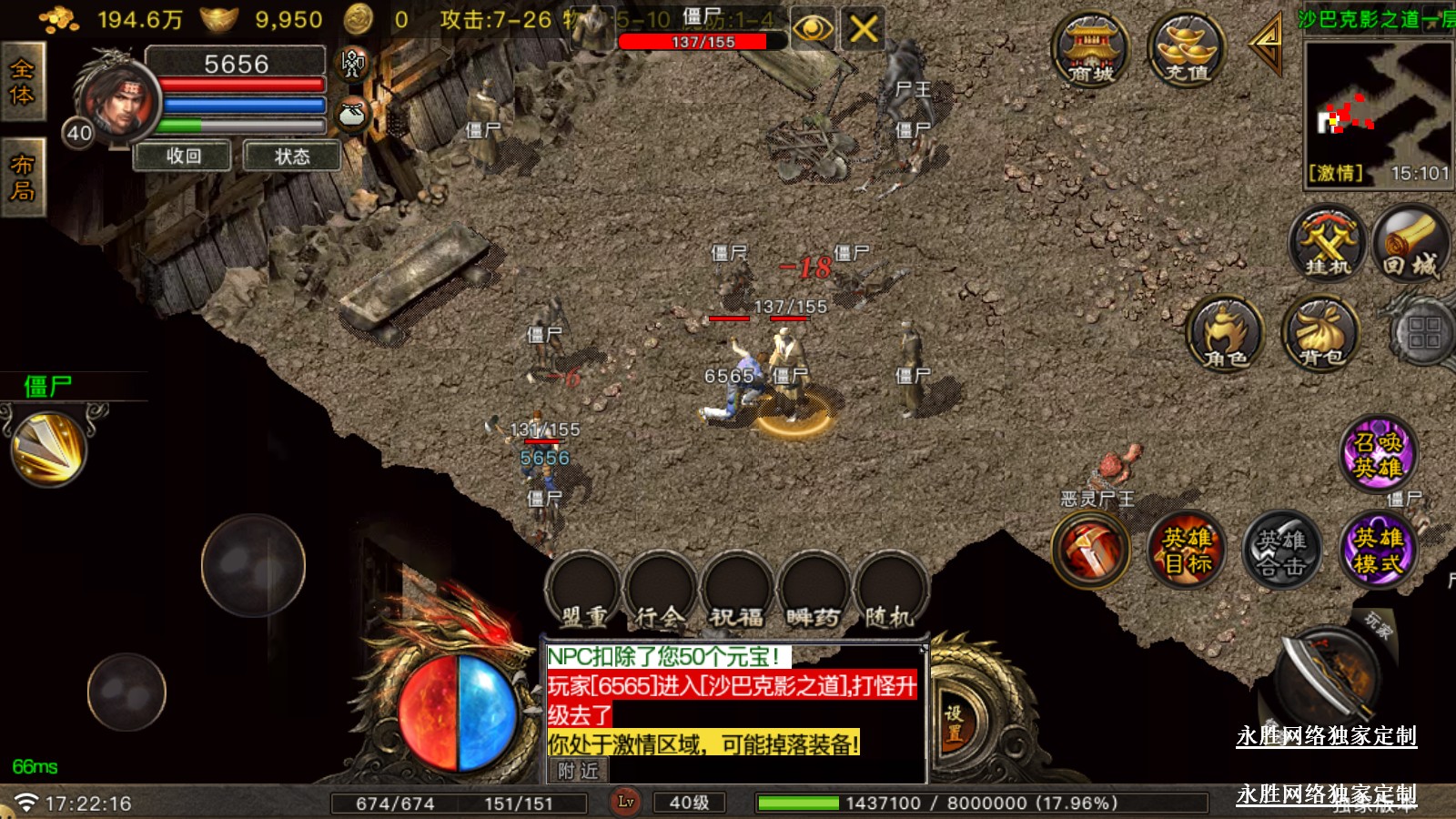Close the target panel with the X
The image size is (1456, 819).
point(863,29)
